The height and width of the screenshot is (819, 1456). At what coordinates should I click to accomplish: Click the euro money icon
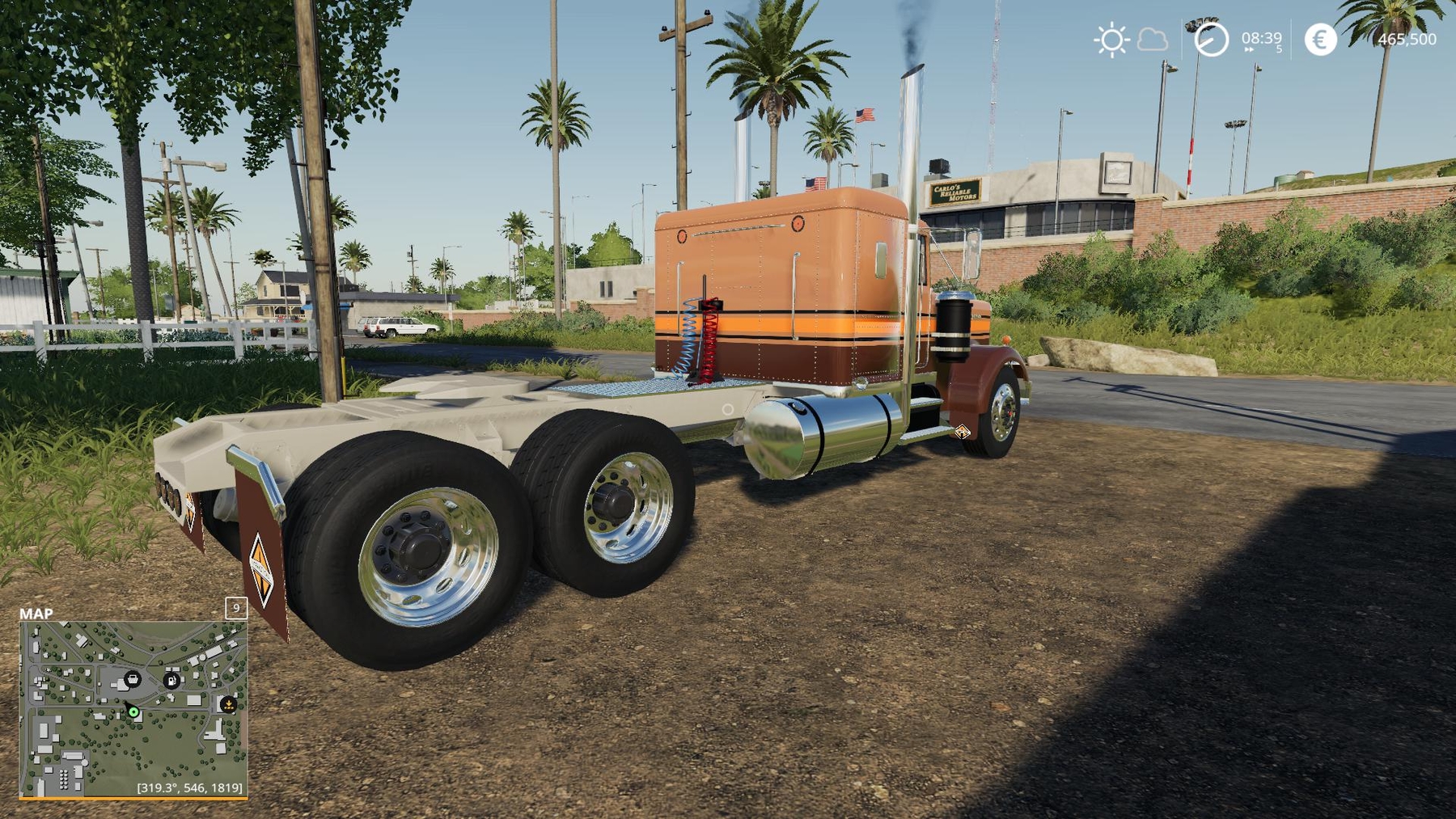(x=1320, y=40)
